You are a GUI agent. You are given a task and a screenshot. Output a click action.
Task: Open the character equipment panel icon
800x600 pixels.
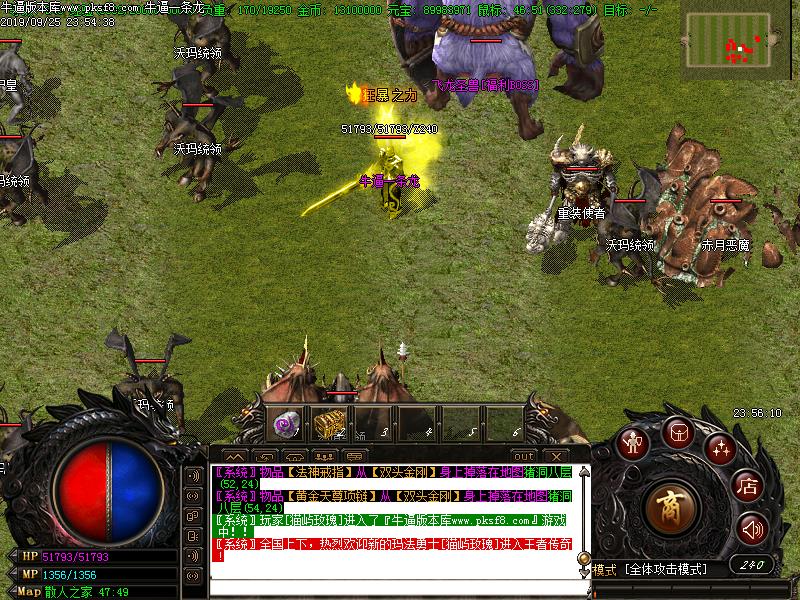[x=632, y=442]
